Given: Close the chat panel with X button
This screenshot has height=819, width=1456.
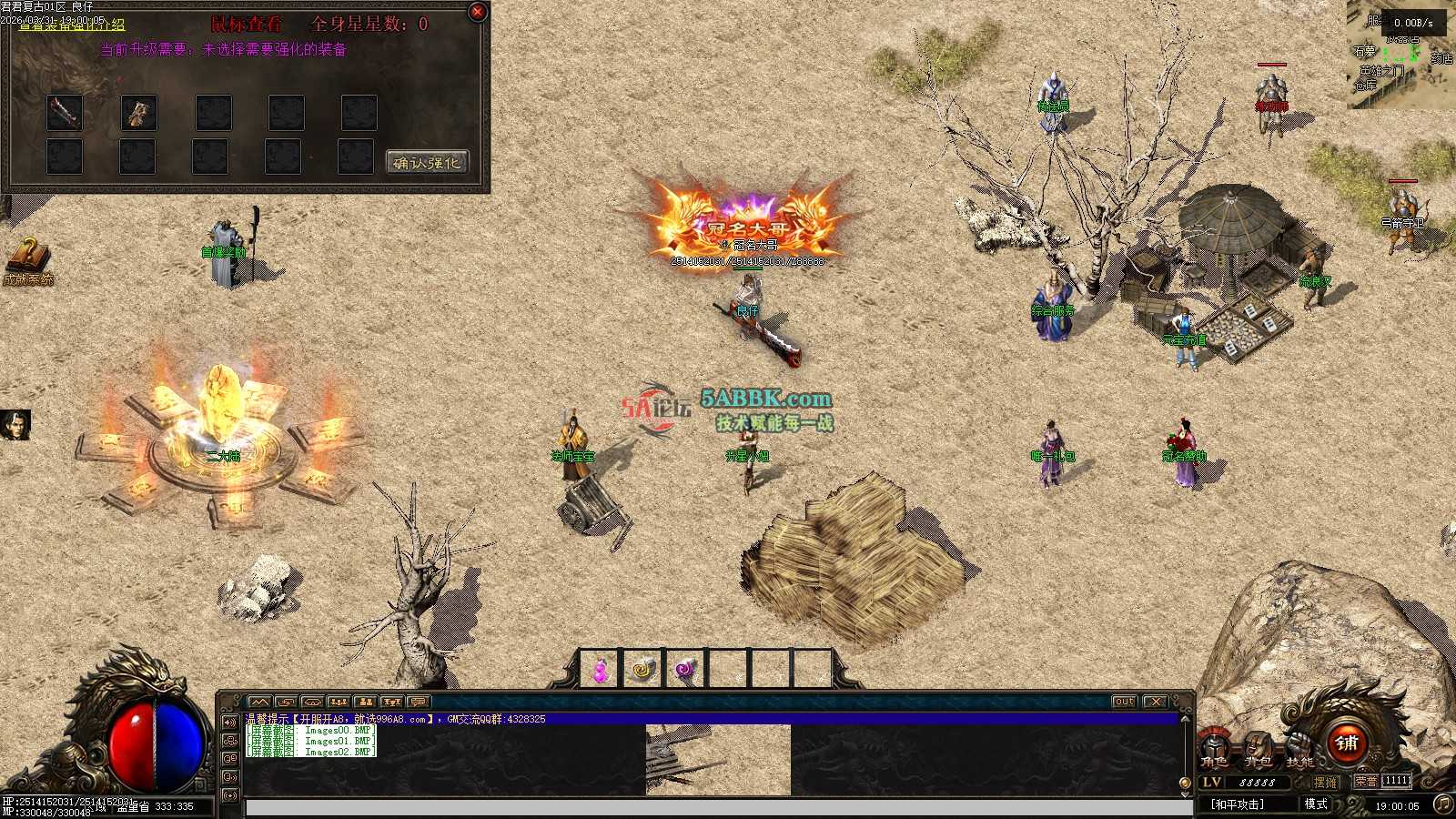Looking at the screenshot, I should pos(1155,702).
